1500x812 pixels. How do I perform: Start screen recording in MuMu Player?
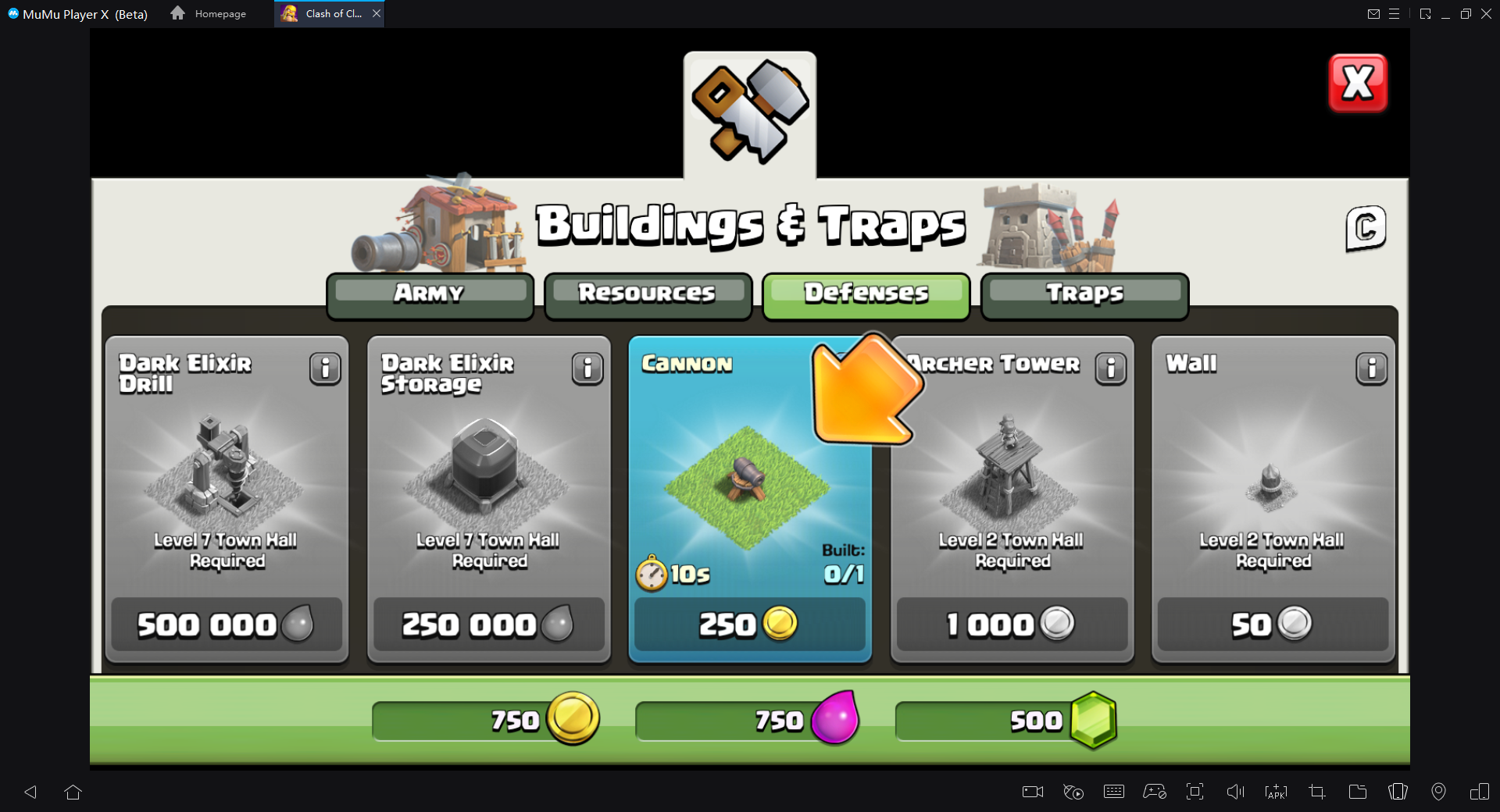[1031, 792]
